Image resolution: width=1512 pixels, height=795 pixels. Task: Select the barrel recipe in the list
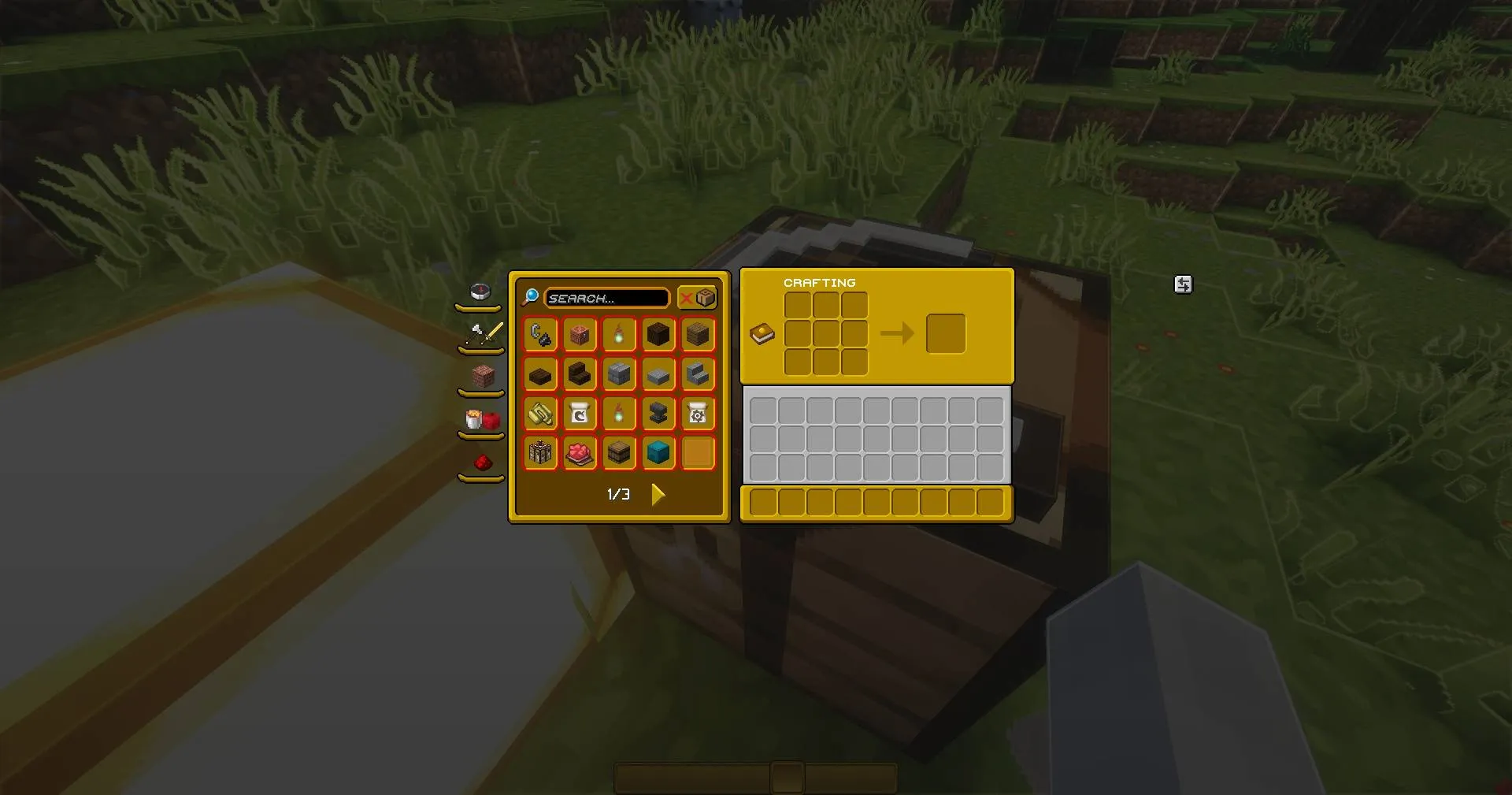619,452
